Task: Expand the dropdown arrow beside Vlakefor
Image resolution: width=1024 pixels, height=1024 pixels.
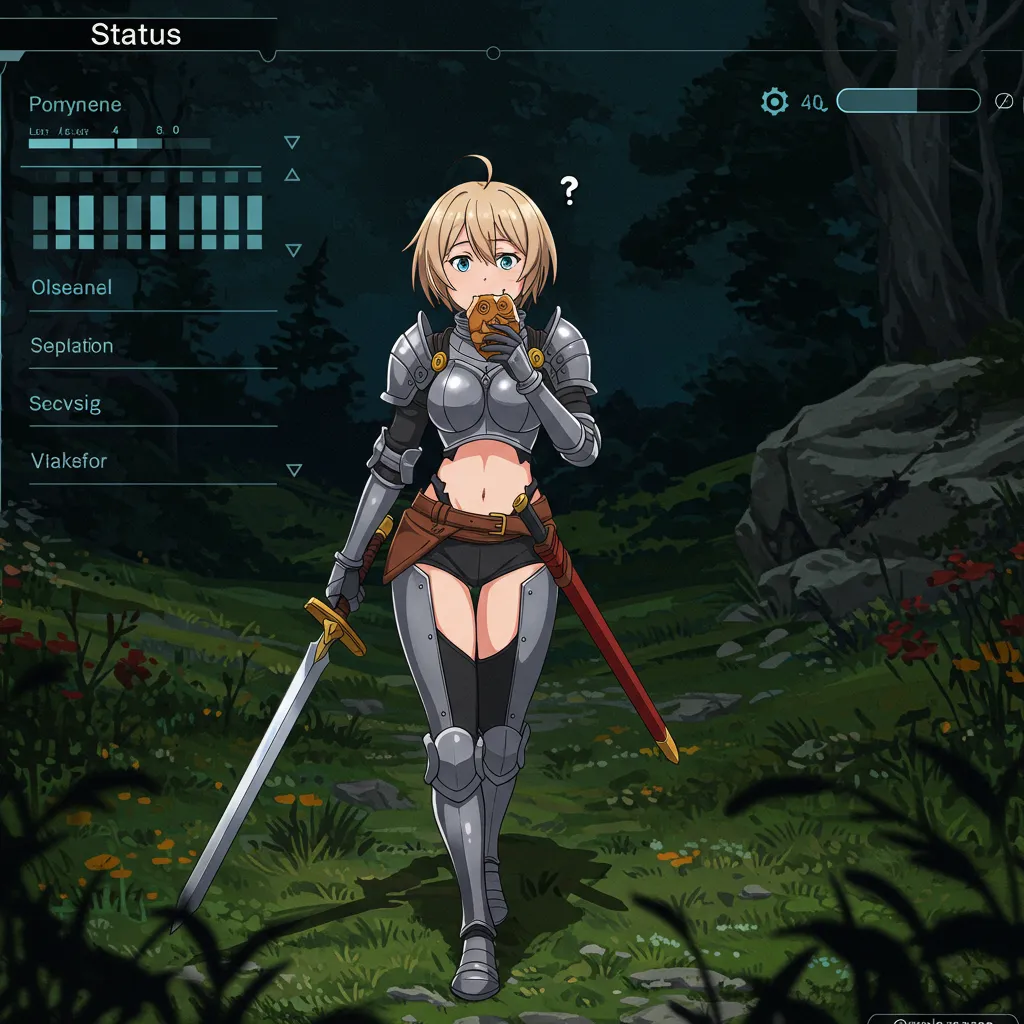Action: [x=293, y=469]
